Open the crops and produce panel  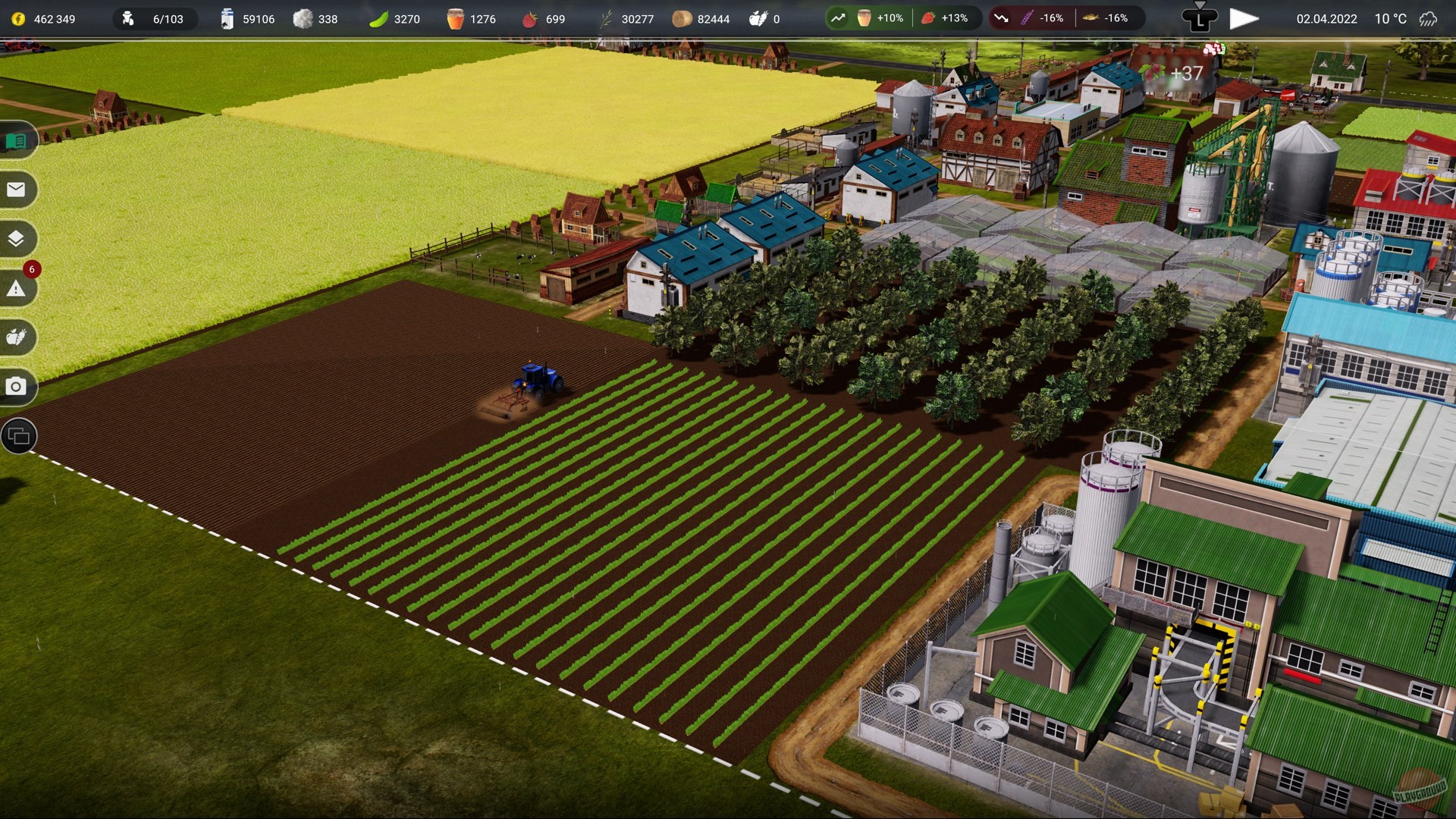coord(17,337)
